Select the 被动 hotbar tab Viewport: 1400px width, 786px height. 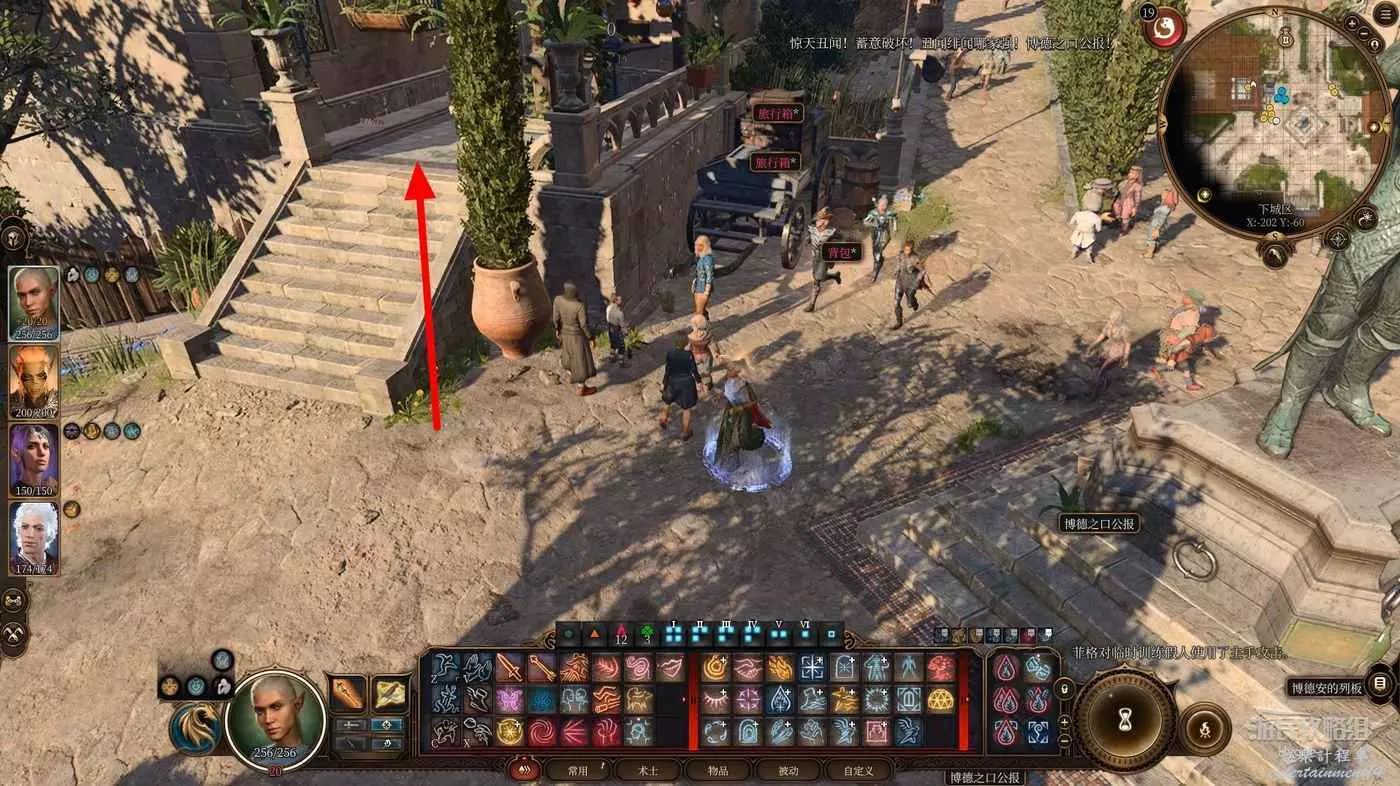[787, 770]
